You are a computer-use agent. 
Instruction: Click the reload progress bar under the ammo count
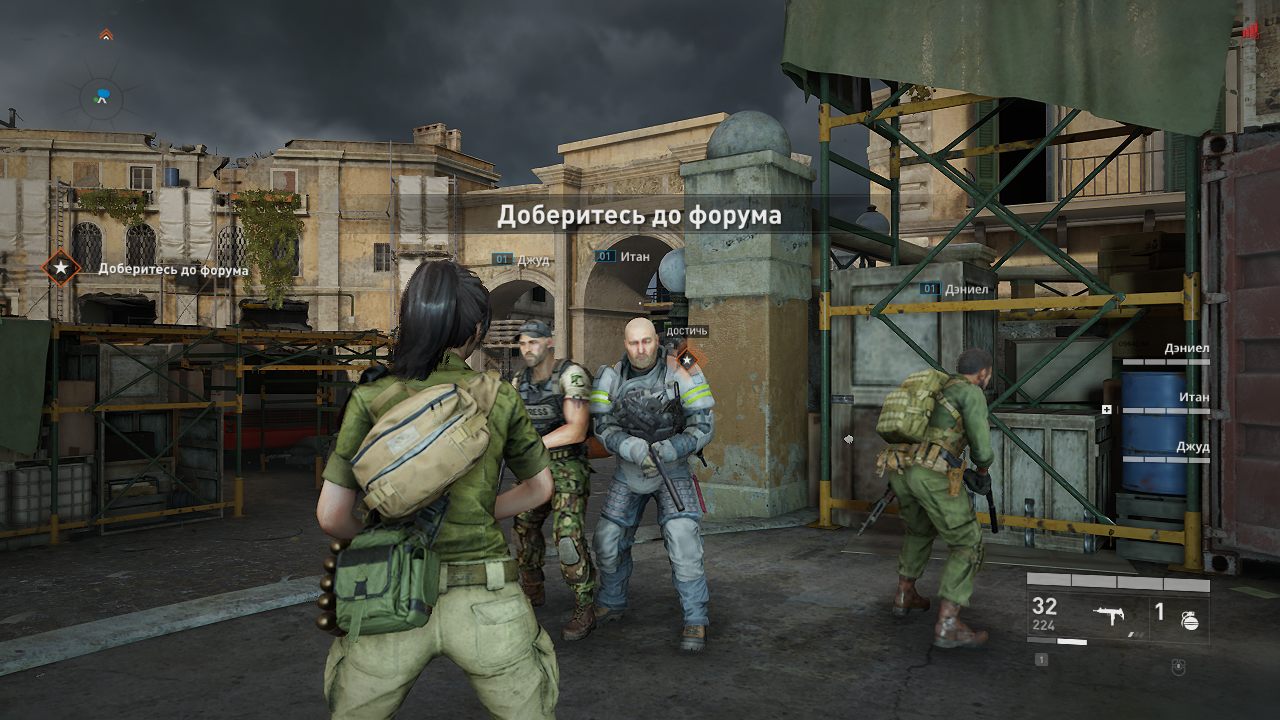point(1055,640)
